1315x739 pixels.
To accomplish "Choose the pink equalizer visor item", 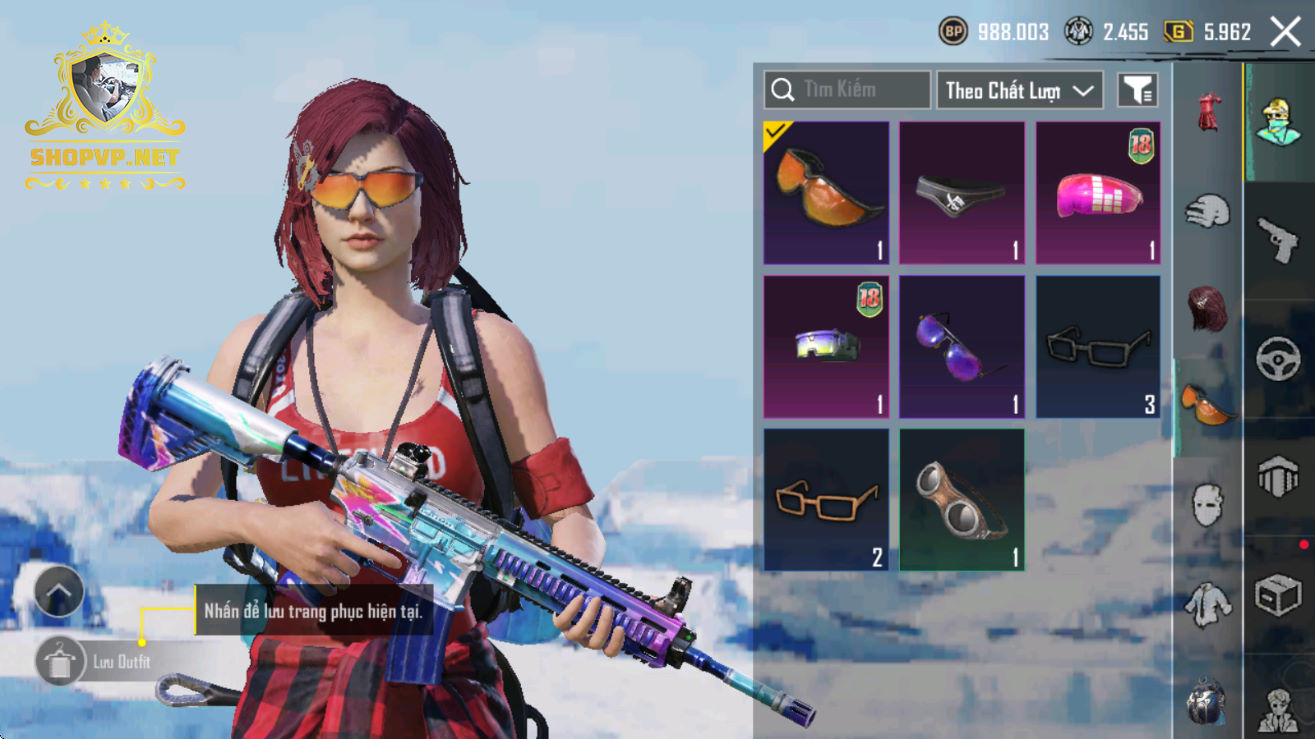I will 1098,193.
